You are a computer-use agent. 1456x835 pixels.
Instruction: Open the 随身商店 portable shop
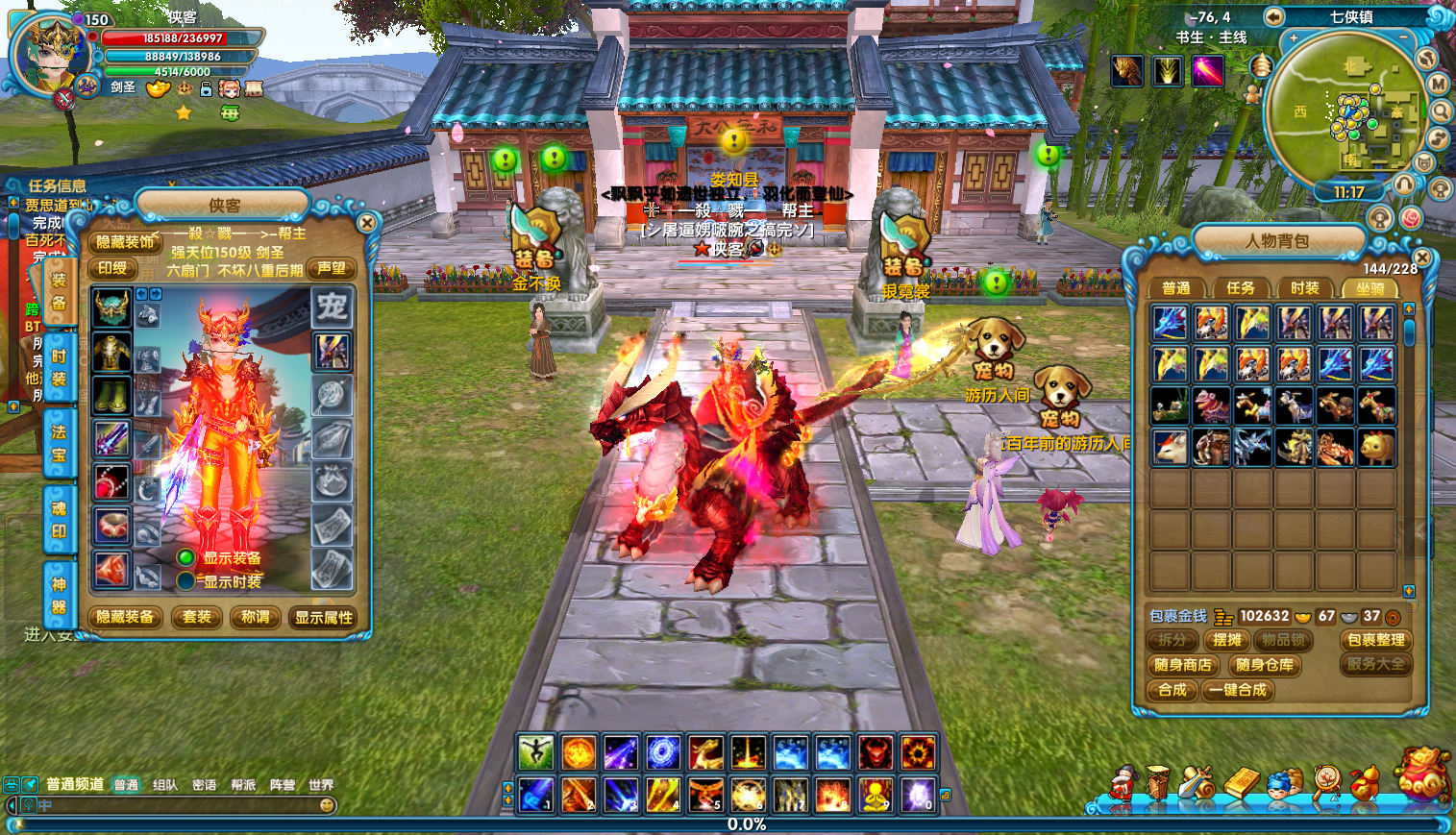[x=1183, y=665]
